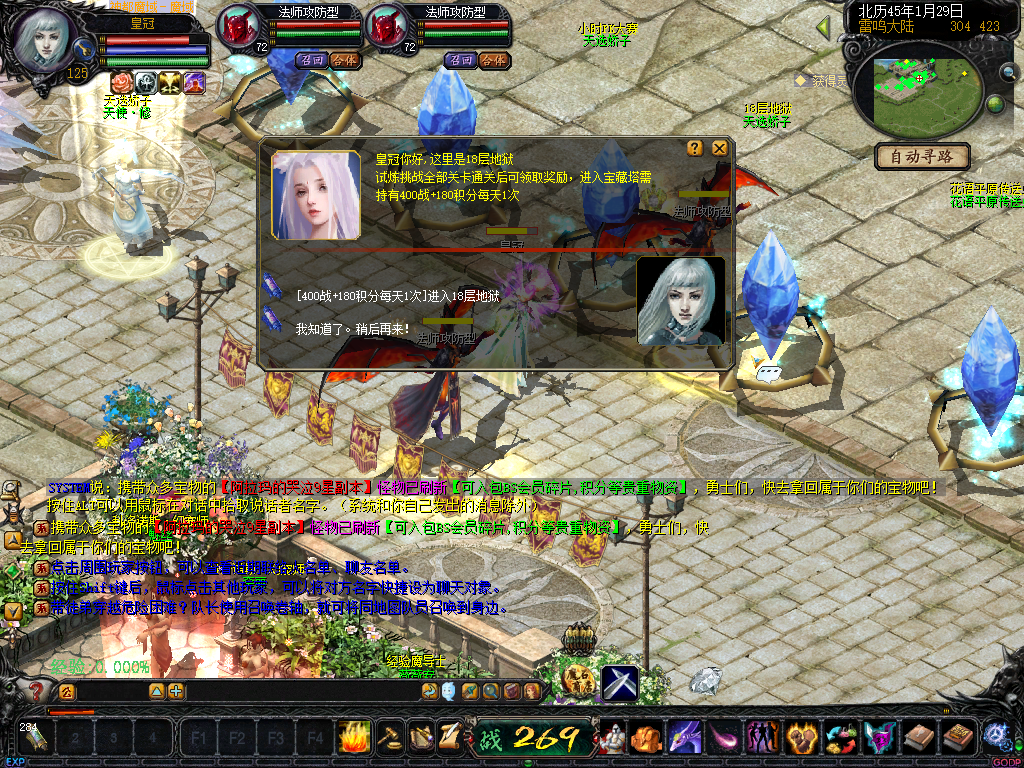This screenshot has height=768, width=1024.
Task: Click the crossed swords skill icon
Action: [x=619, y=683]
